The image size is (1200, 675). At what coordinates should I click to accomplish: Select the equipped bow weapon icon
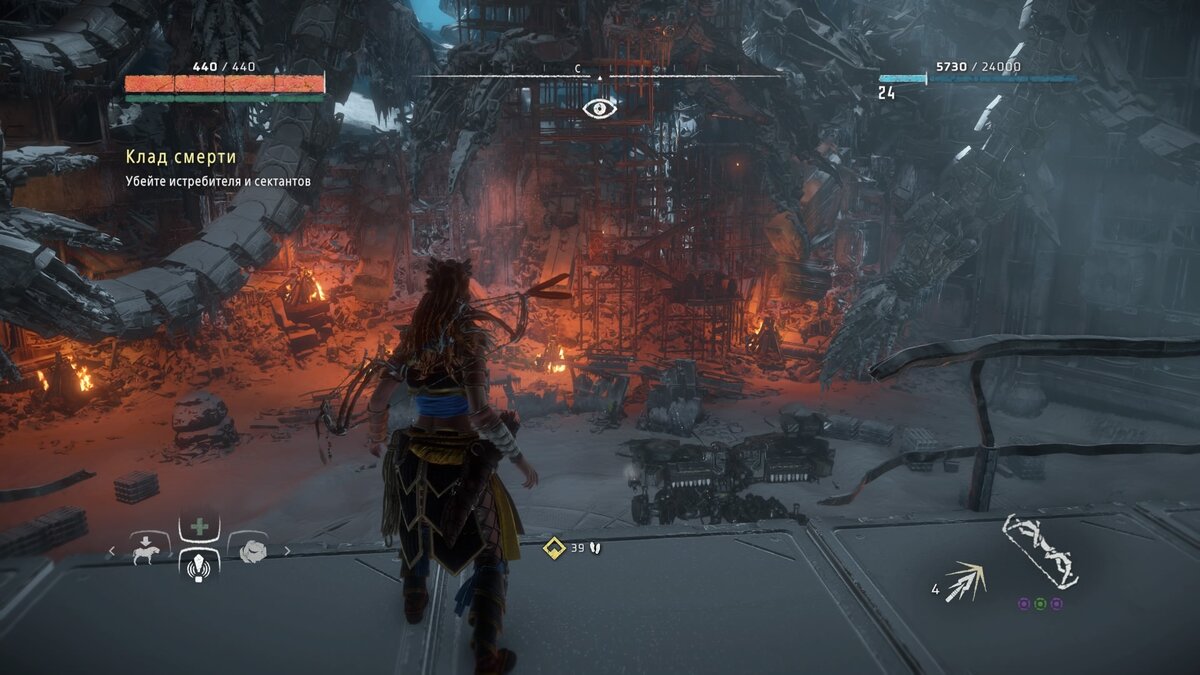tap(1041, 551)
